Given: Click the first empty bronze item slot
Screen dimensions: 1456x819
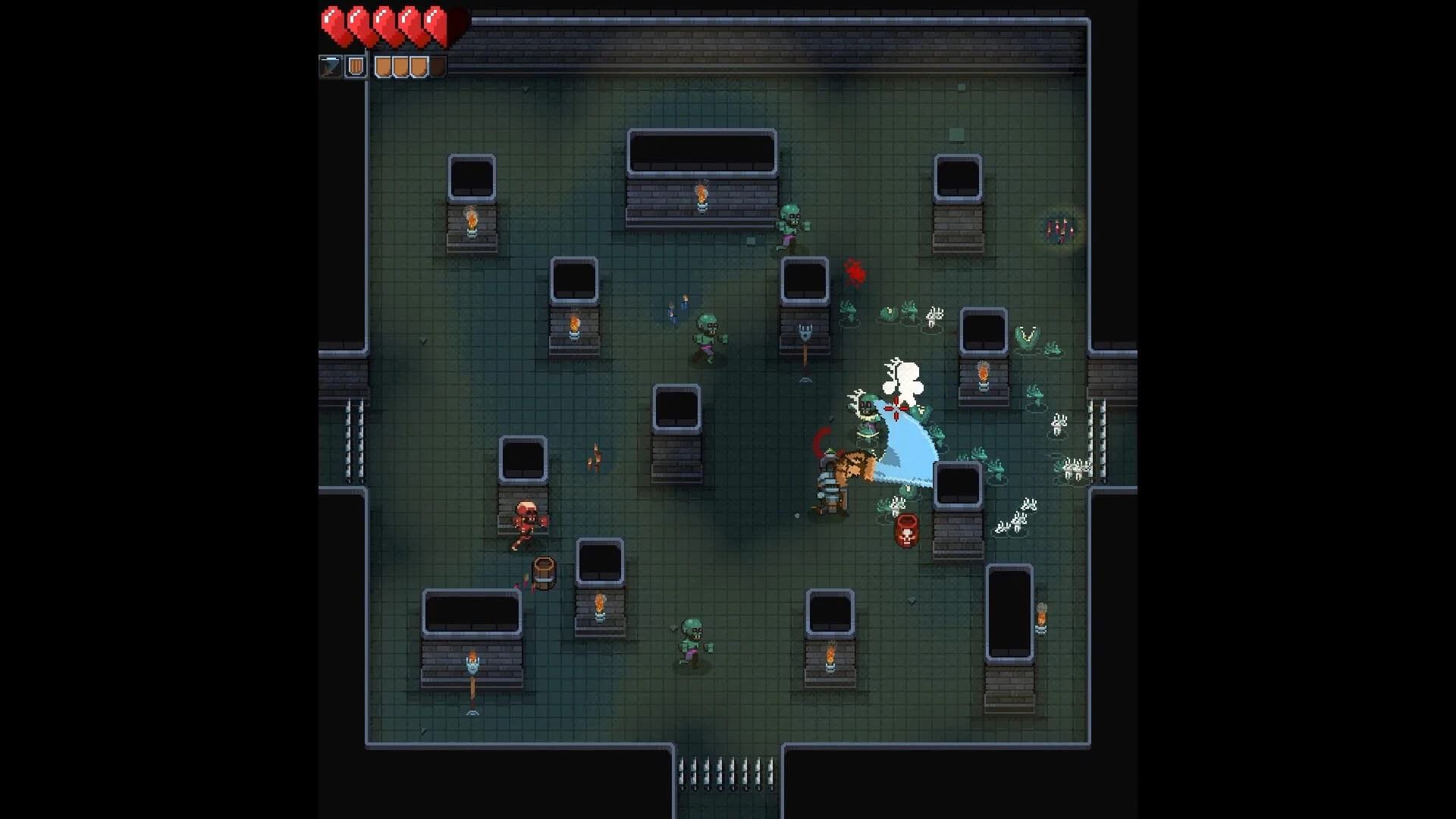Looking at the screenshot, I should (383, 66).
